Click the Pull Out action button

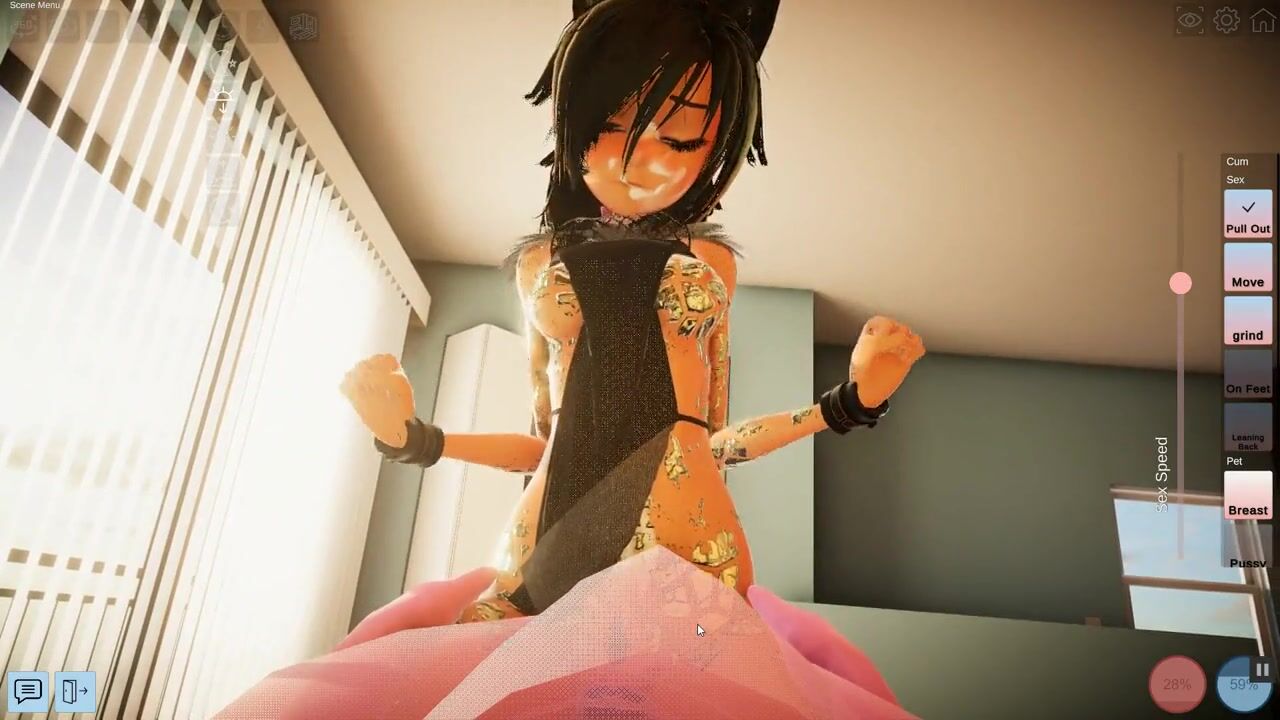click(1248, 214)
